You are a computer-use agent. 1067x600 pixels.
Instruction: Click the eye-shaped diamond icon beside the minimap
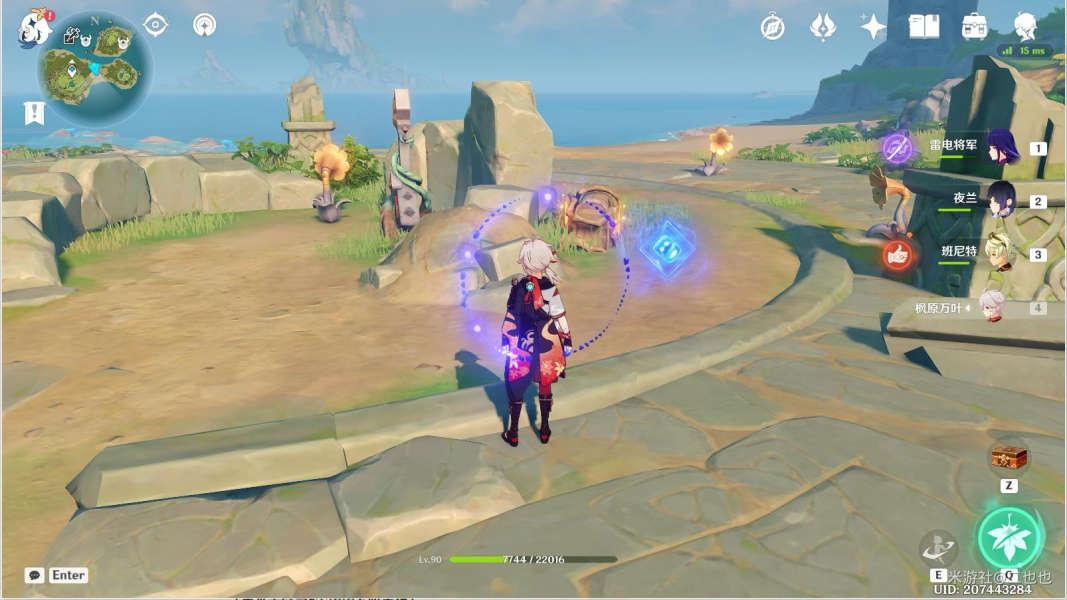pyautogui.click(x=155, y=24)
